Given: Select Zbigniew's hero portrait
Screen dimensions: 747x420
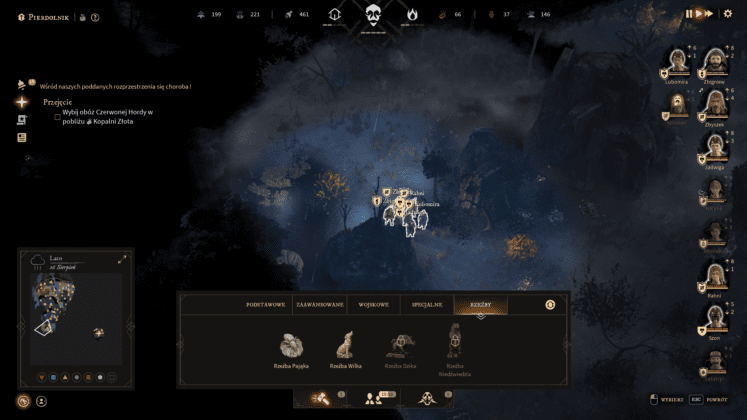Looking at the screenshot, I should pos(714,60).
